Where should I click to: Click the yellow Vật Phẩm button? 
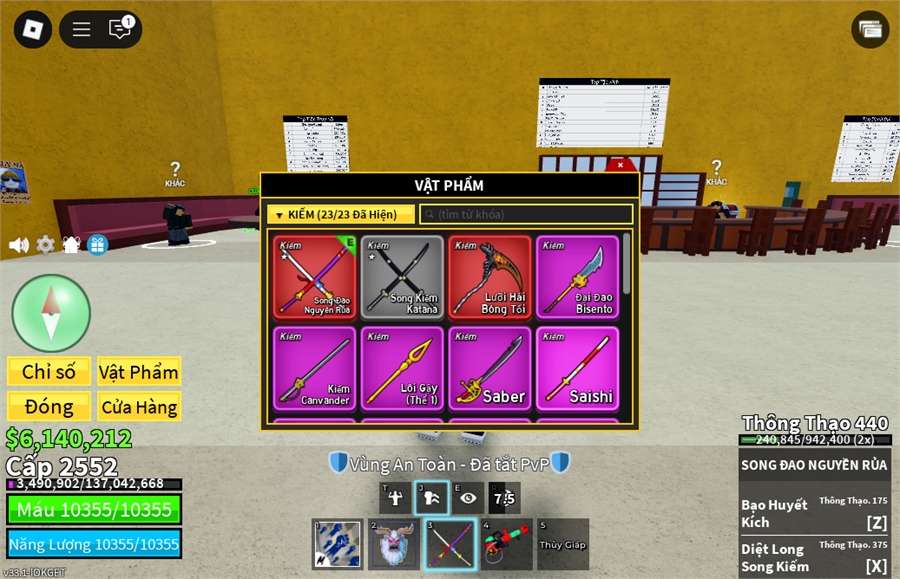point(139,372)
